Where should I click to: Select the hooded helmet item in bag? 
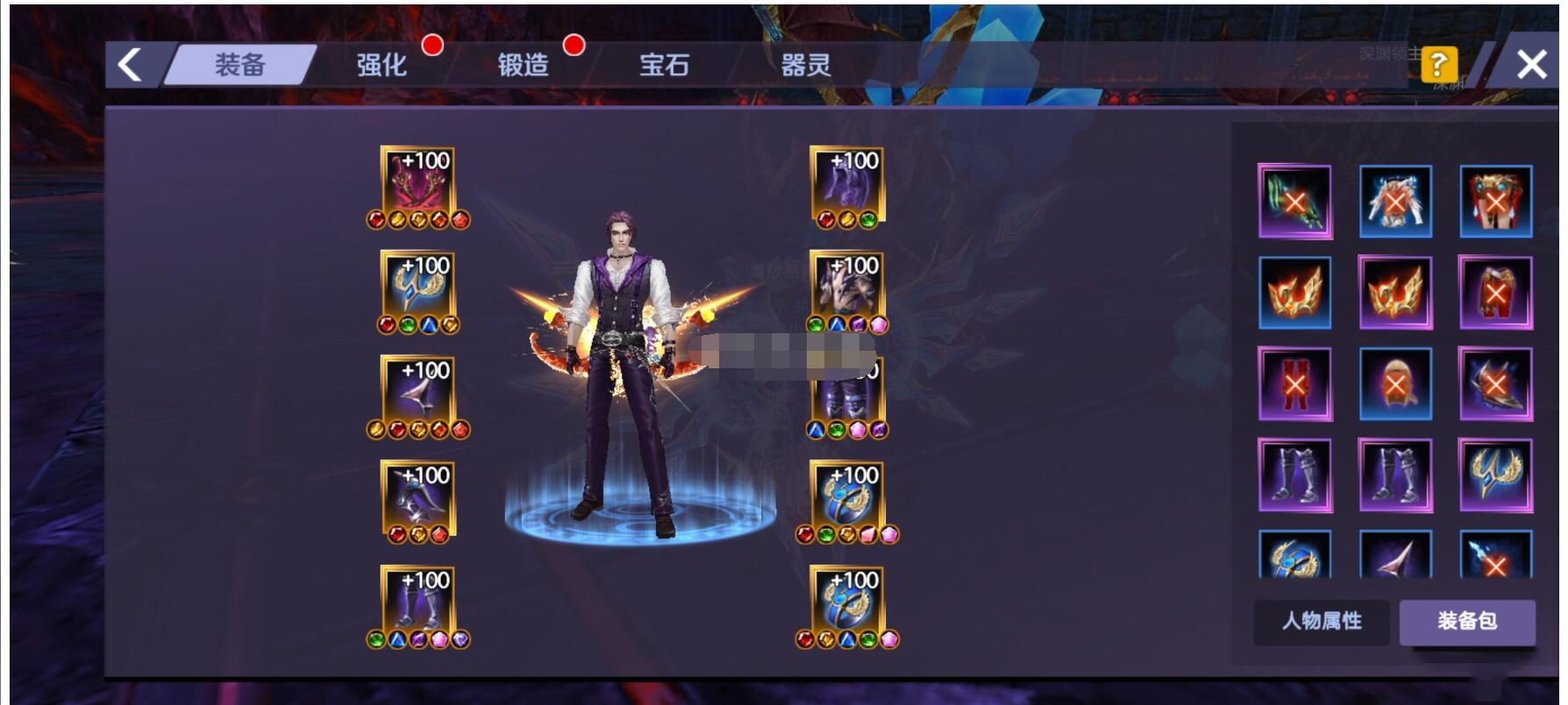[1395, 384]
